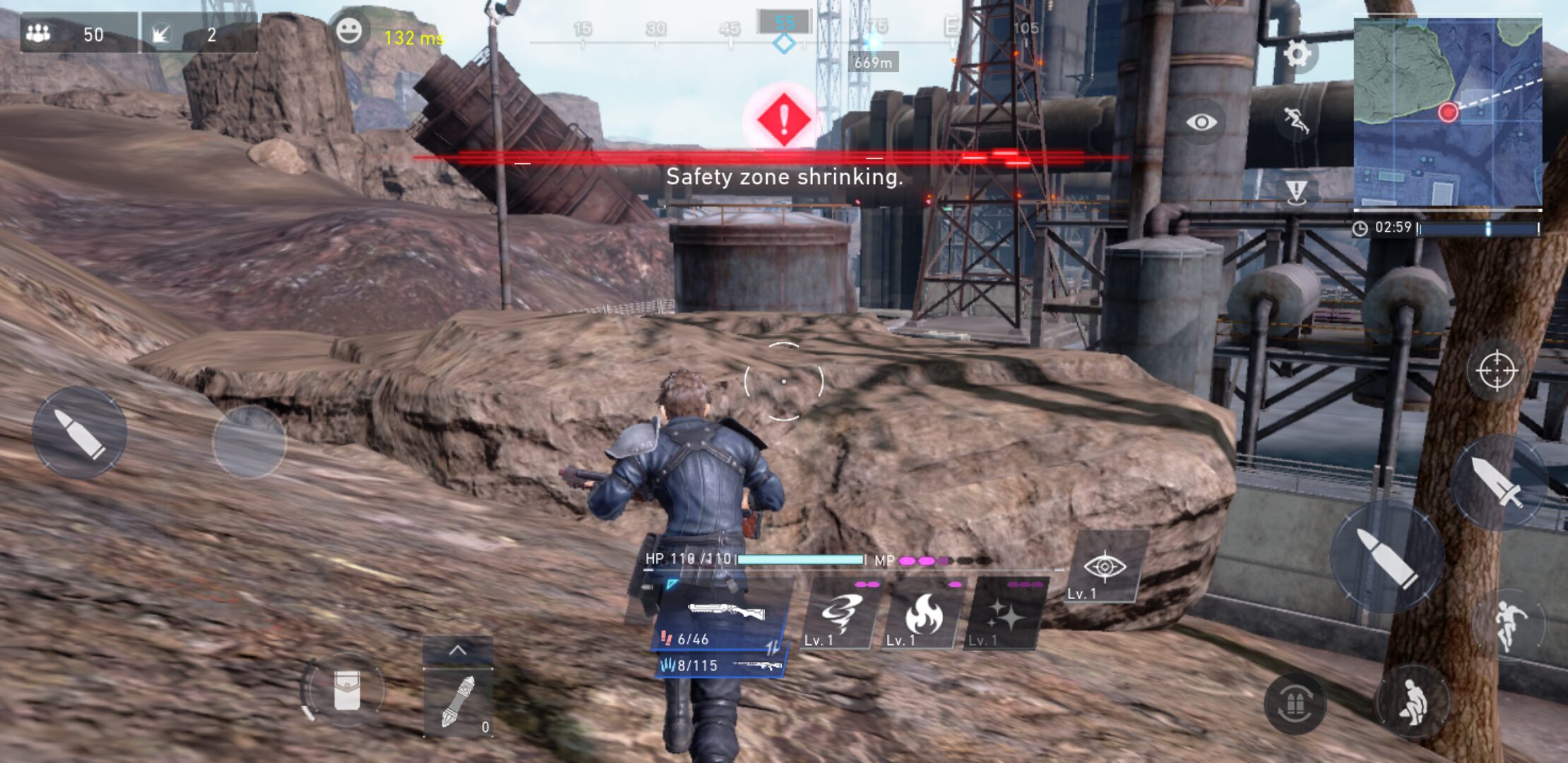Tap the minimap to expand it
This screenshot has width=1568, height=763.
[1447, 112]
